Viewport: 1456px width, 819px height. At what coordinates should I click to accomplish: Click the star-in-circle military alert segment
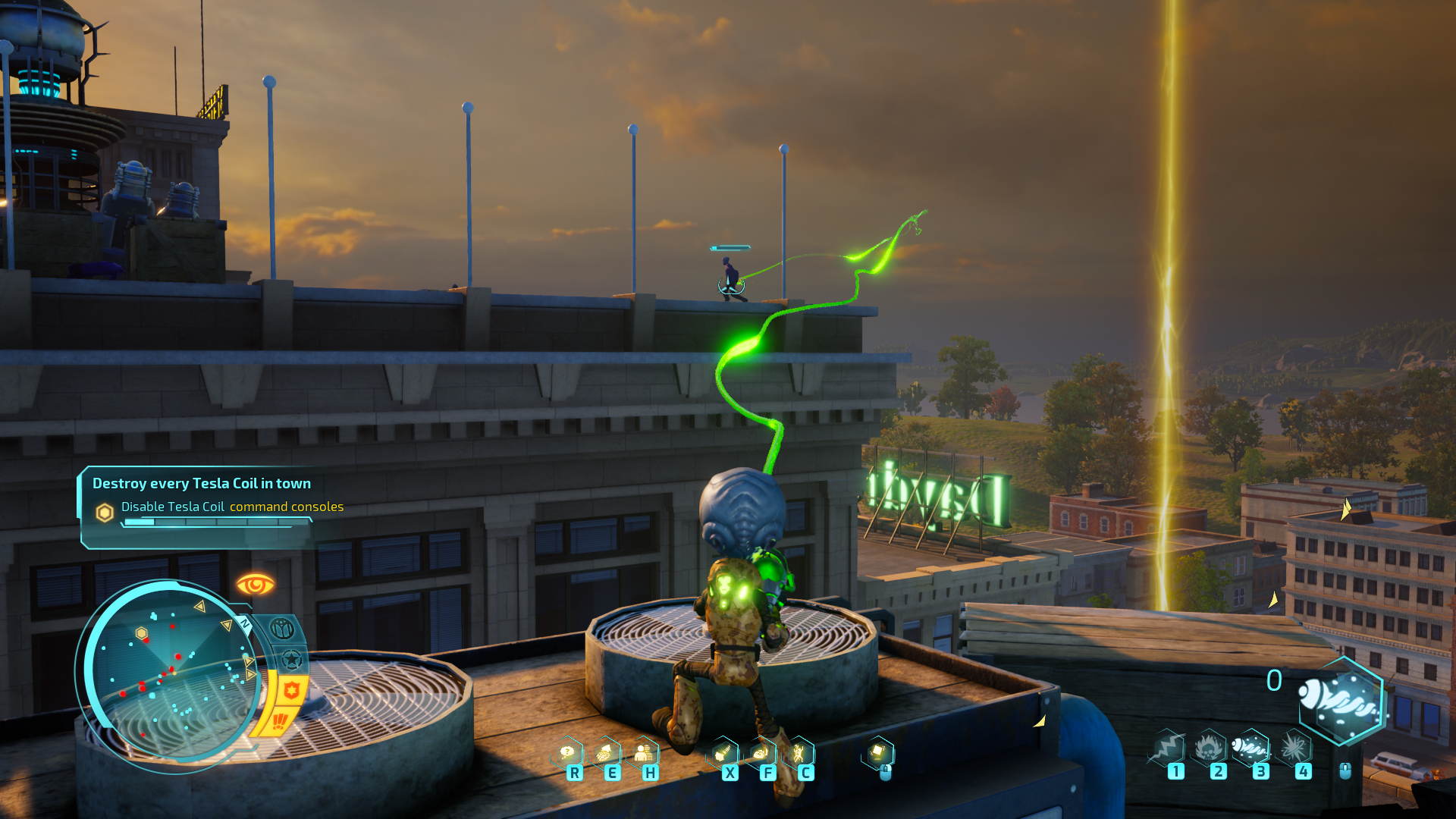click(x=291, y=660)
